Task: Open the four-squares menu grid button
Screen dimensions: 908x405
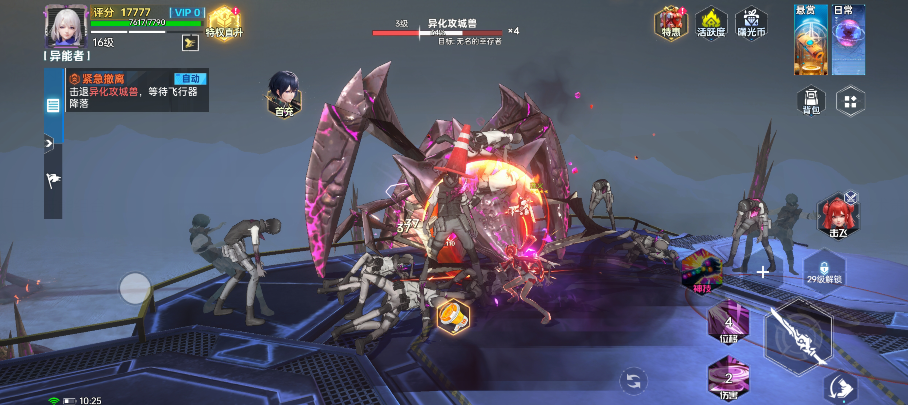Action: coord(850,100)
